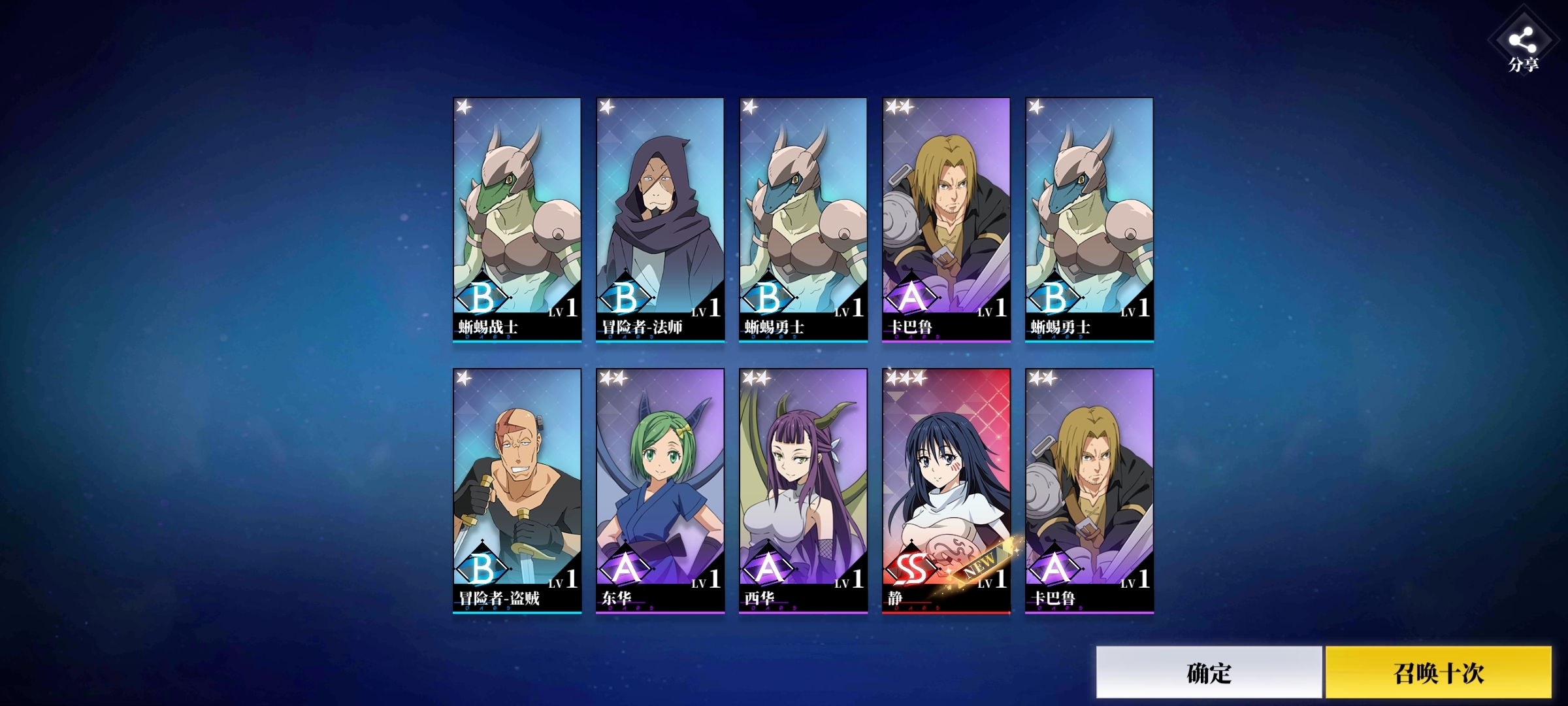Inspect the 东华 green-haired character card
Screen dimensions: 1568x706
[x=660, y=490]
